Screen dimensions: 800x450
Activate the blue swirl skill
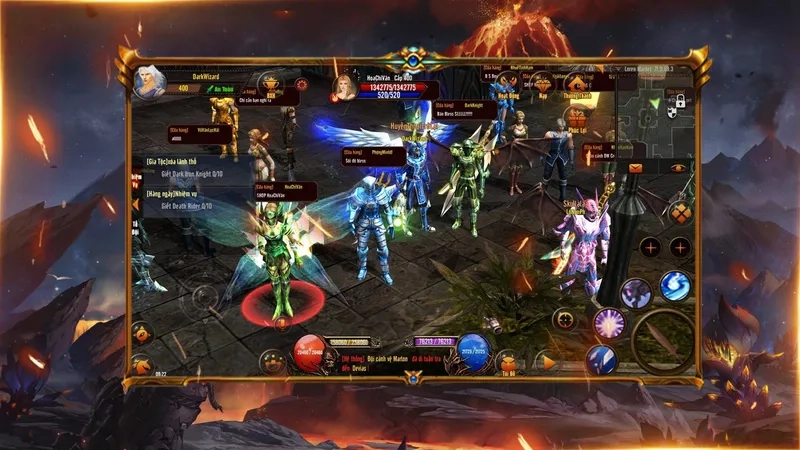674,285
